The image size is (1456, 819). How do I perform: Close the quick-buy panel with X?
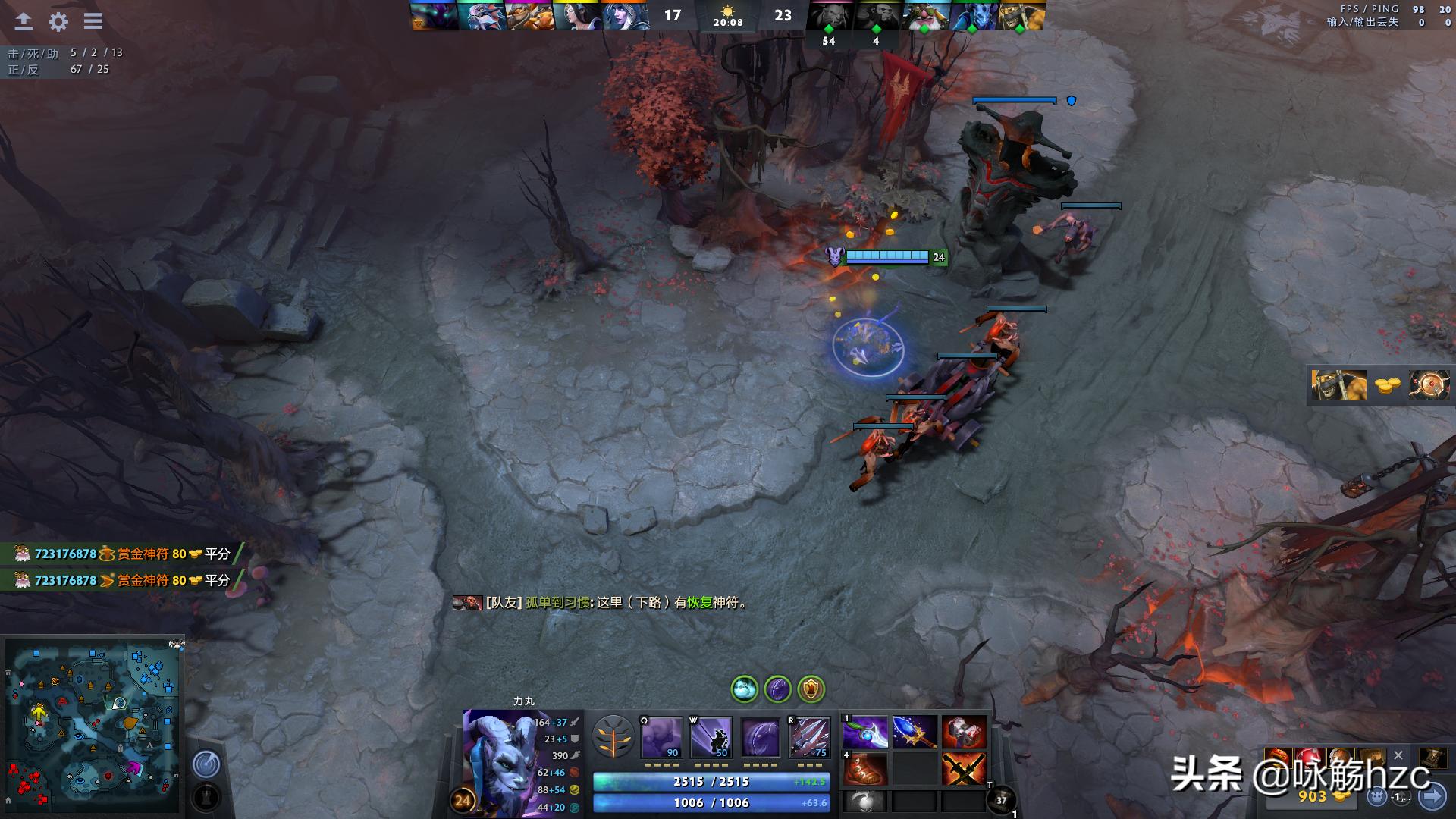[1398, 755]
